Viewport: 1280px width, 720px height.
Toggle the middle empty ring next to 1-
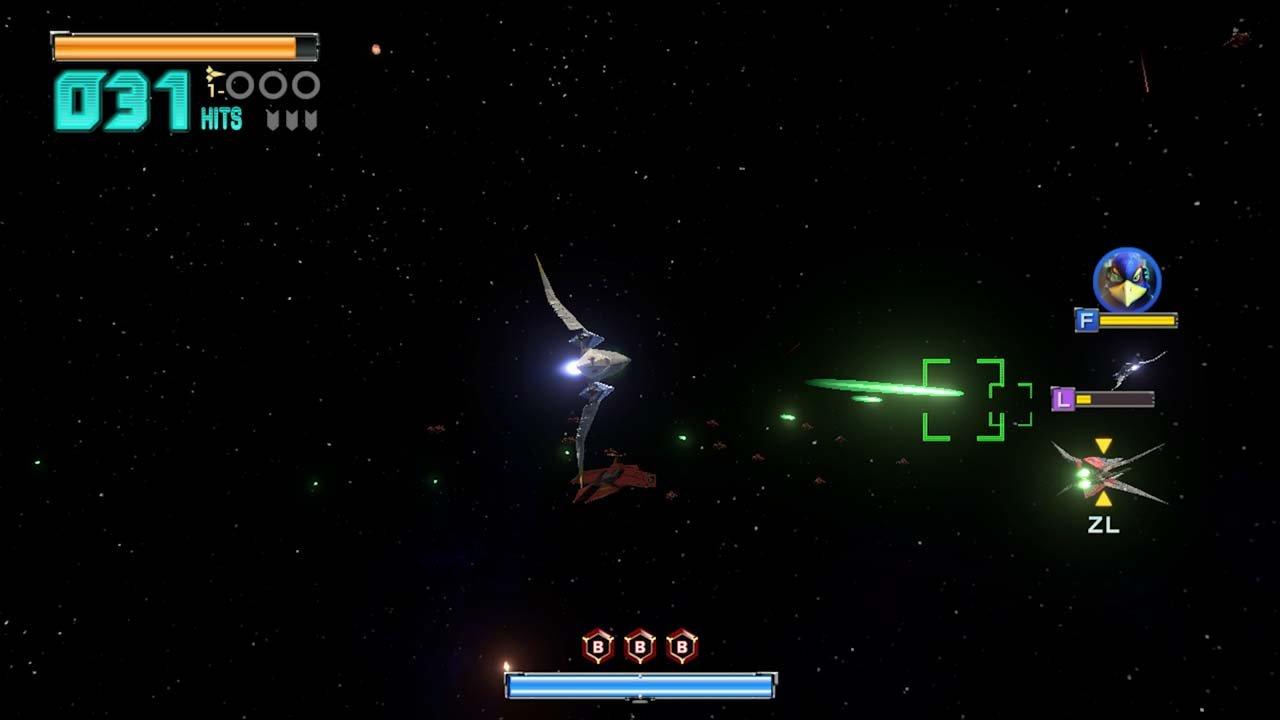[272, 85]
